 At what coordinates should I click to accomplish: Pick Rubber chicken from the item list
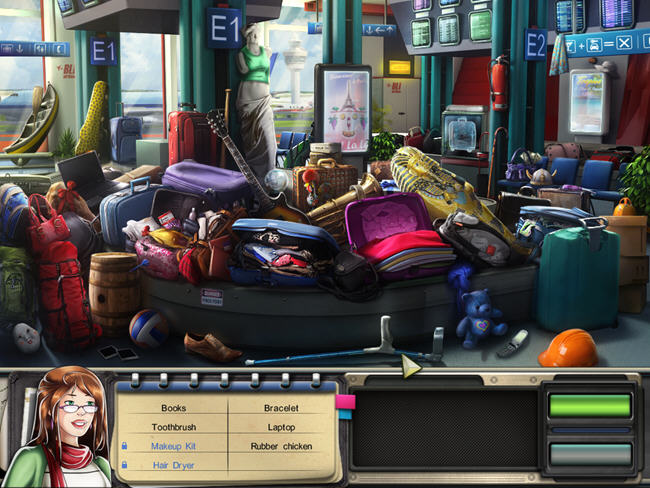[281, 446]
